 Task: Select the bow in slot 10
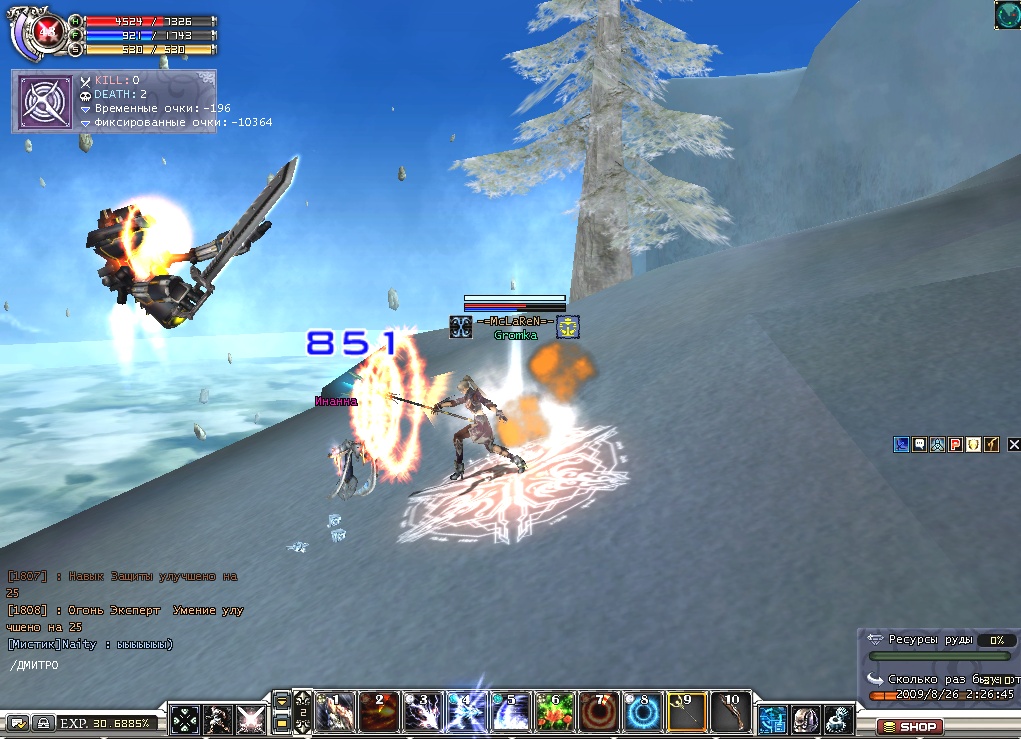[731, 712]
